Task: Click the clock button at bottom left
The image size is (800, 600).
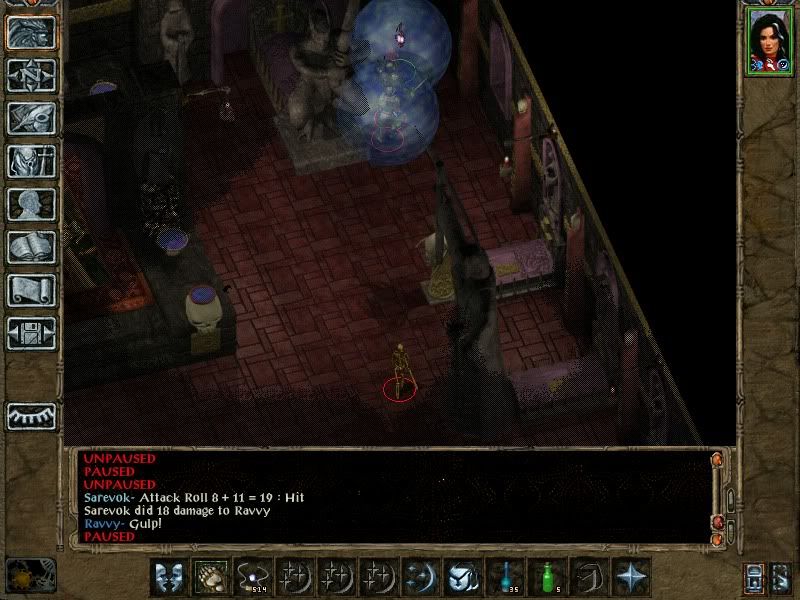Action: (31, 575)
